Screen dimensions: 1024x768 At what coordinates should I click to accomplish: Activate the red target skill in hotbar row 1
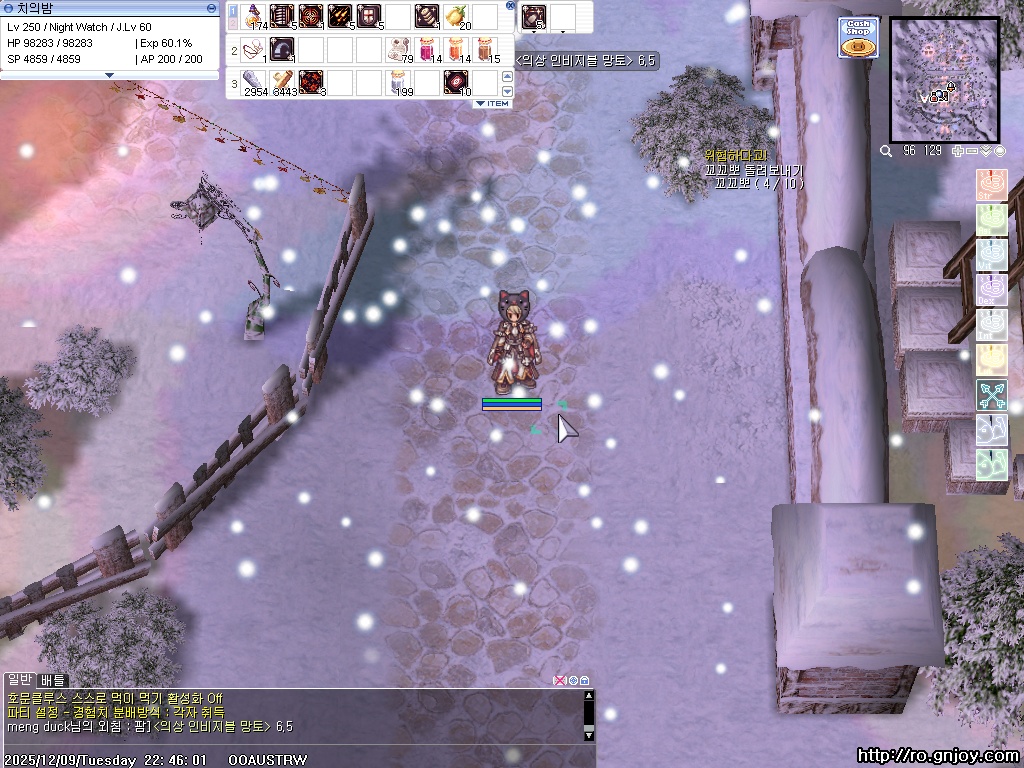311,17
